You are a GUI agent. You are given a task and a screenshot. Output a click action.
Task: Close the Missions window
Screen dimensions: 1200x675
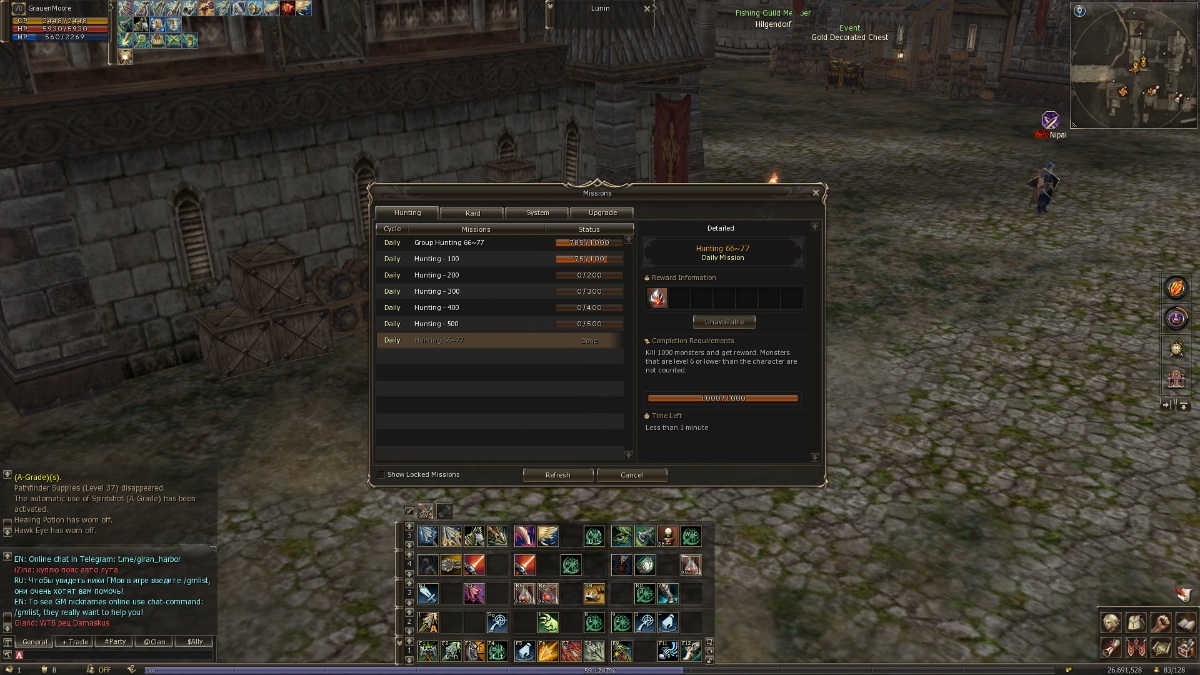[816, 192]
